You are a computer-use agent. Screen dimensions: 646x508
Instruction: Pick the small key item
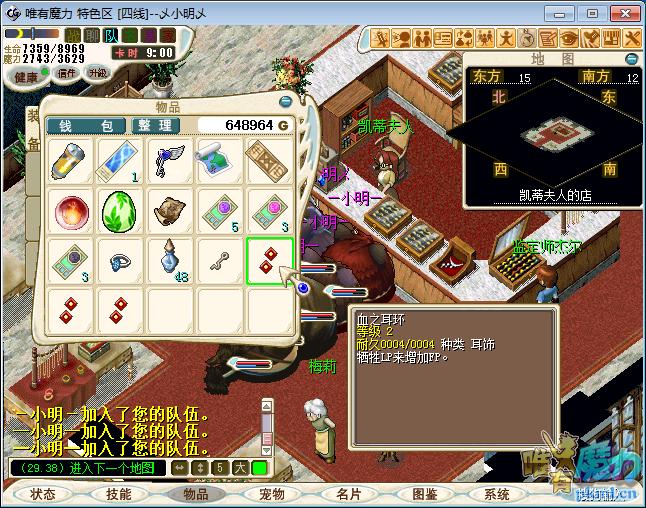(x=219, y=261)
